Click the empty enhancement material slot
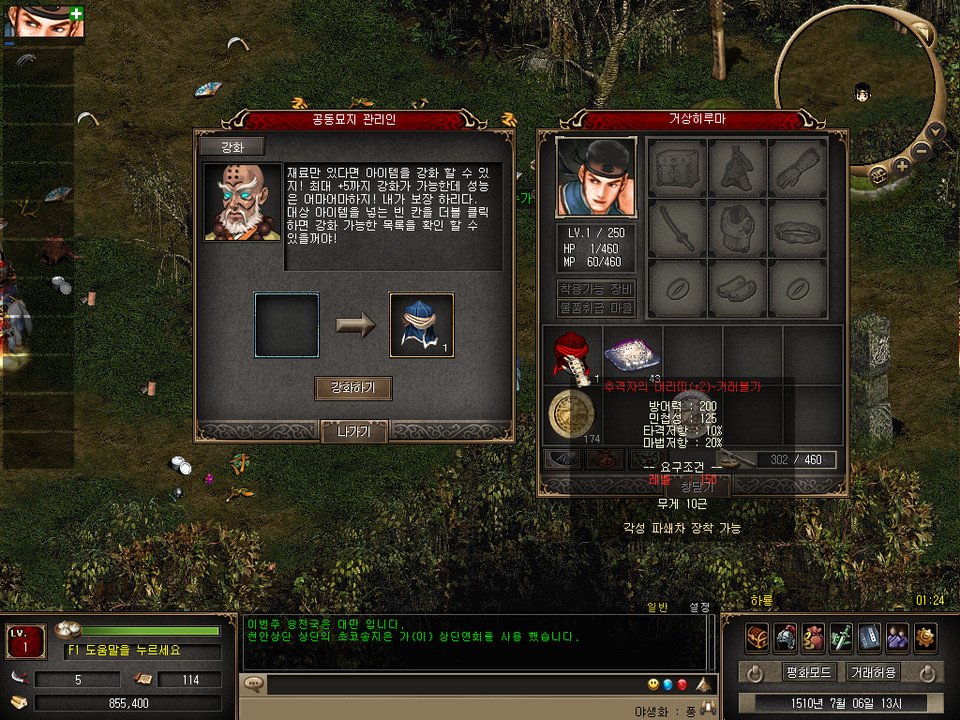Image resolution: width=960 pixels, height=720 pixels. [x=286, y=325]
